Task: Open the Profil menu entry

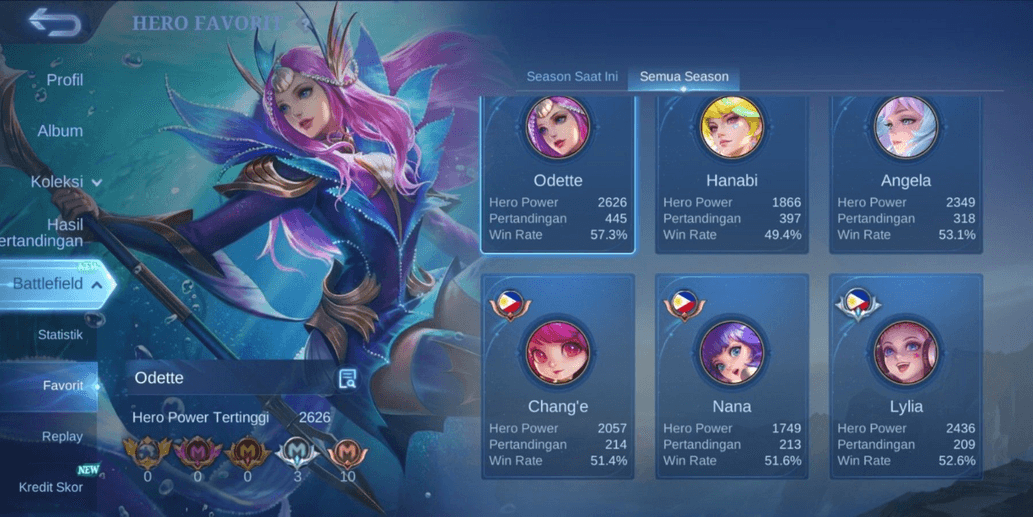Action: [x=65, y=80]
